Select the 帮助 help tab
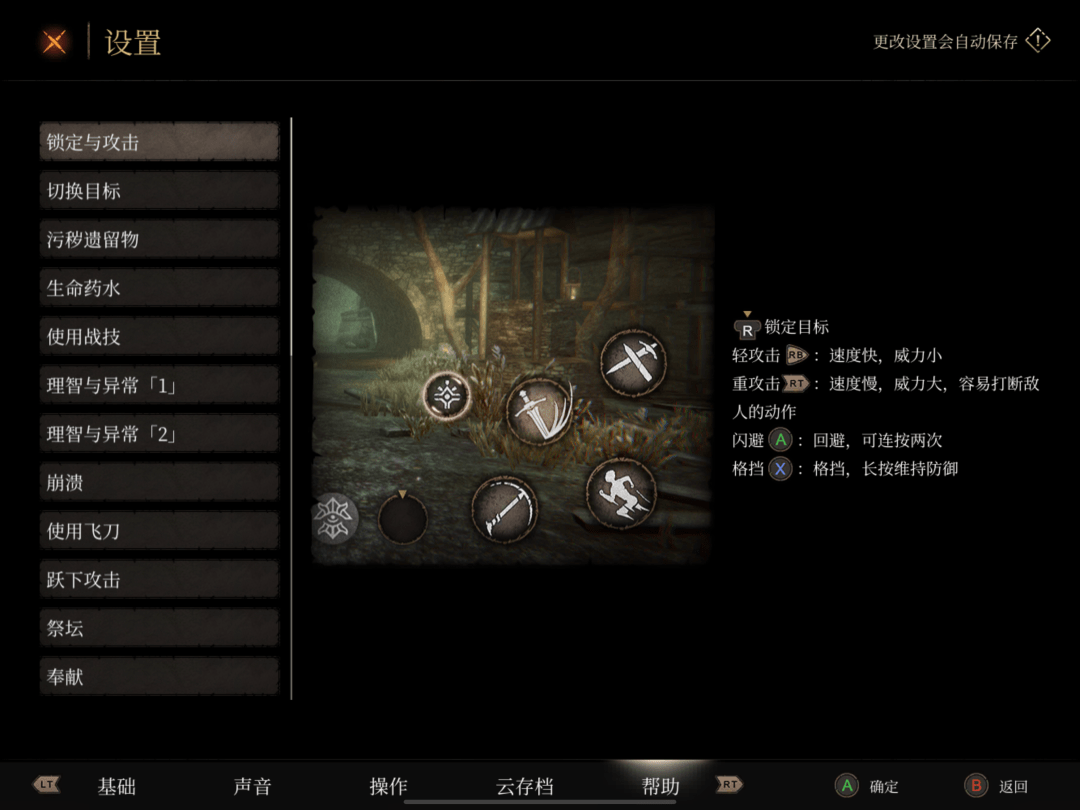The width and height of the screenshot is (1080, 810). (x=660, y=787)
